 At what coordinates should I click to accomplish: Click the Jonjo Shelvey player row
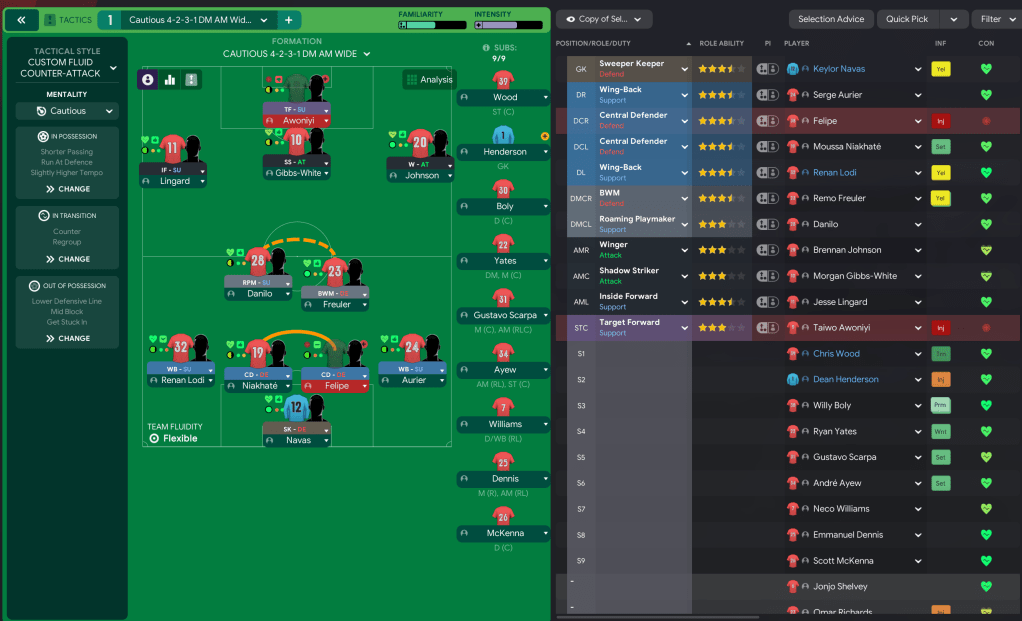[840, 587]
